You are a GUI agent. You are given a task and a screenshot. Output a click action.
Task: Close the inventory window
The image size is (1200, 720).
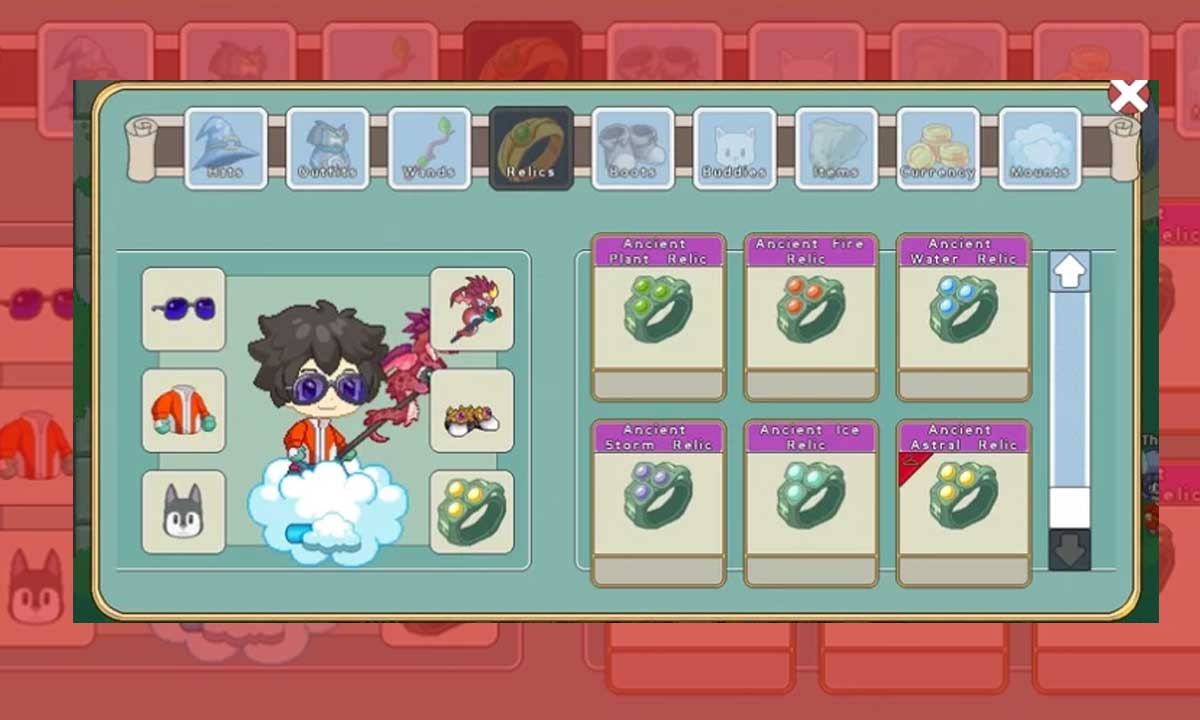1128,97
